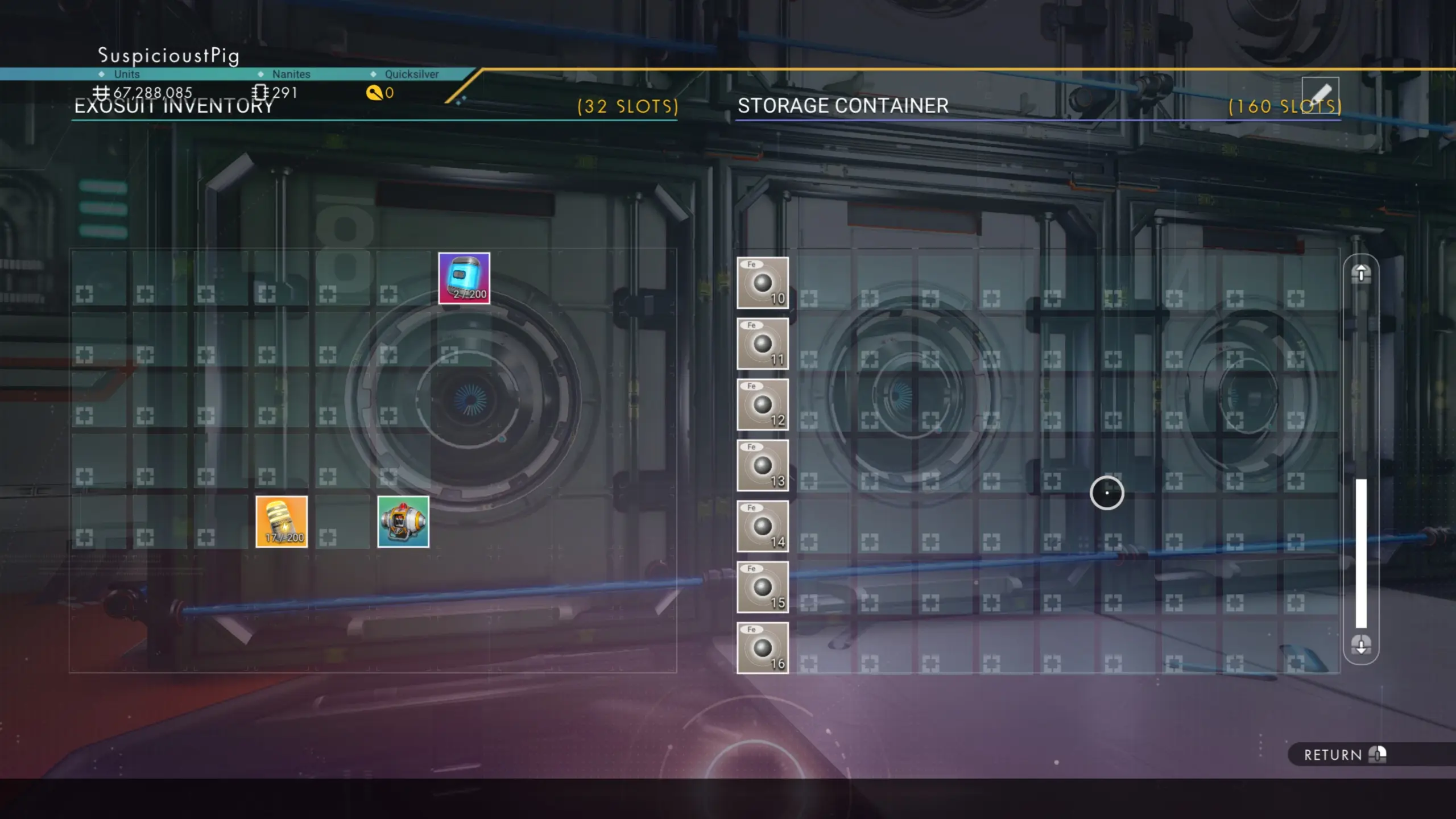Click the storage scroll-down arrow

[1361, 645]
